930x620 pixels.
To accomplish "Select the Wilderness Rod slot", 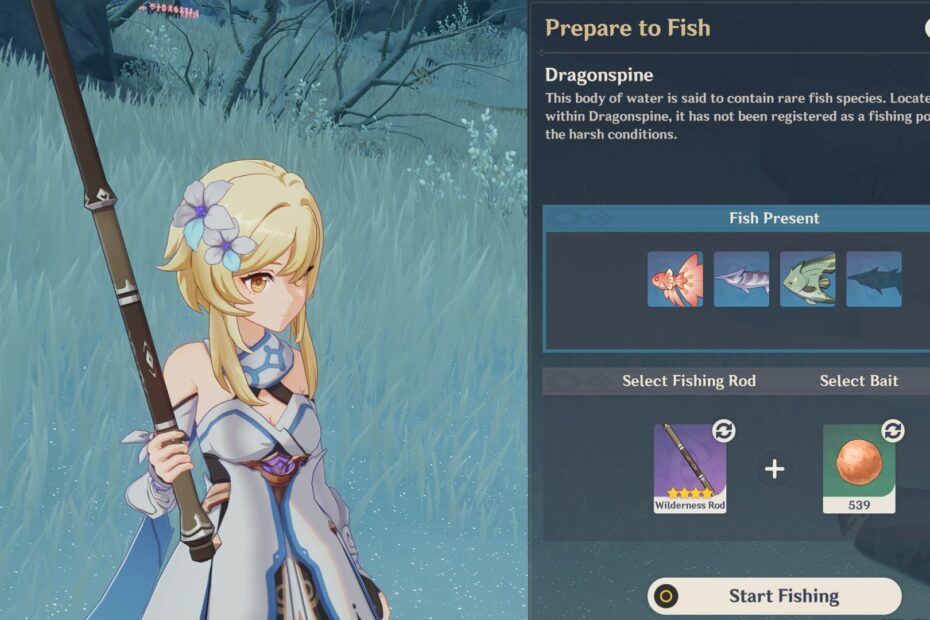I will click(x=690, y=468).
